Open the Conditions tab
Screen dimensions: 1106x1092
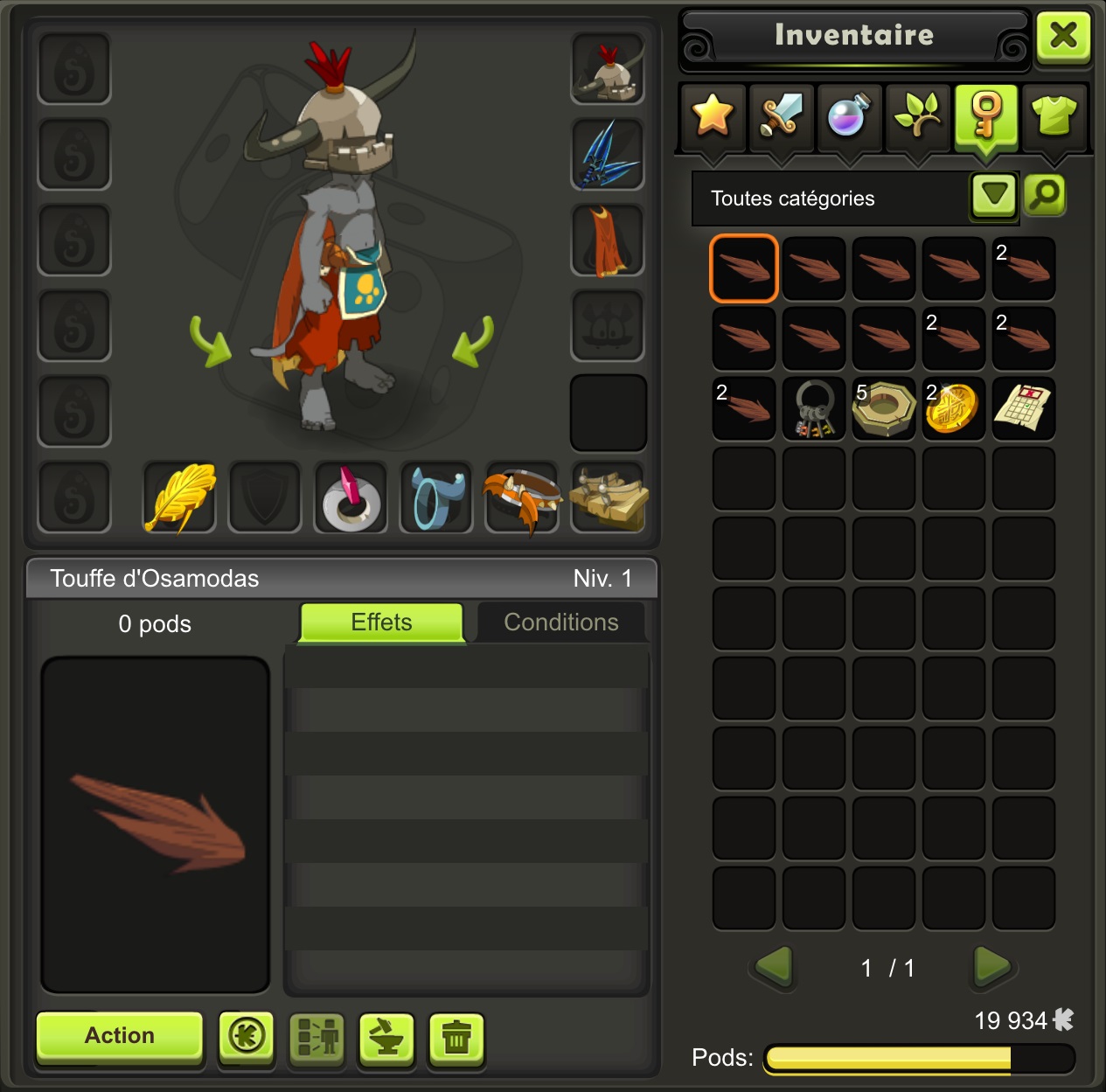[561, 623]
